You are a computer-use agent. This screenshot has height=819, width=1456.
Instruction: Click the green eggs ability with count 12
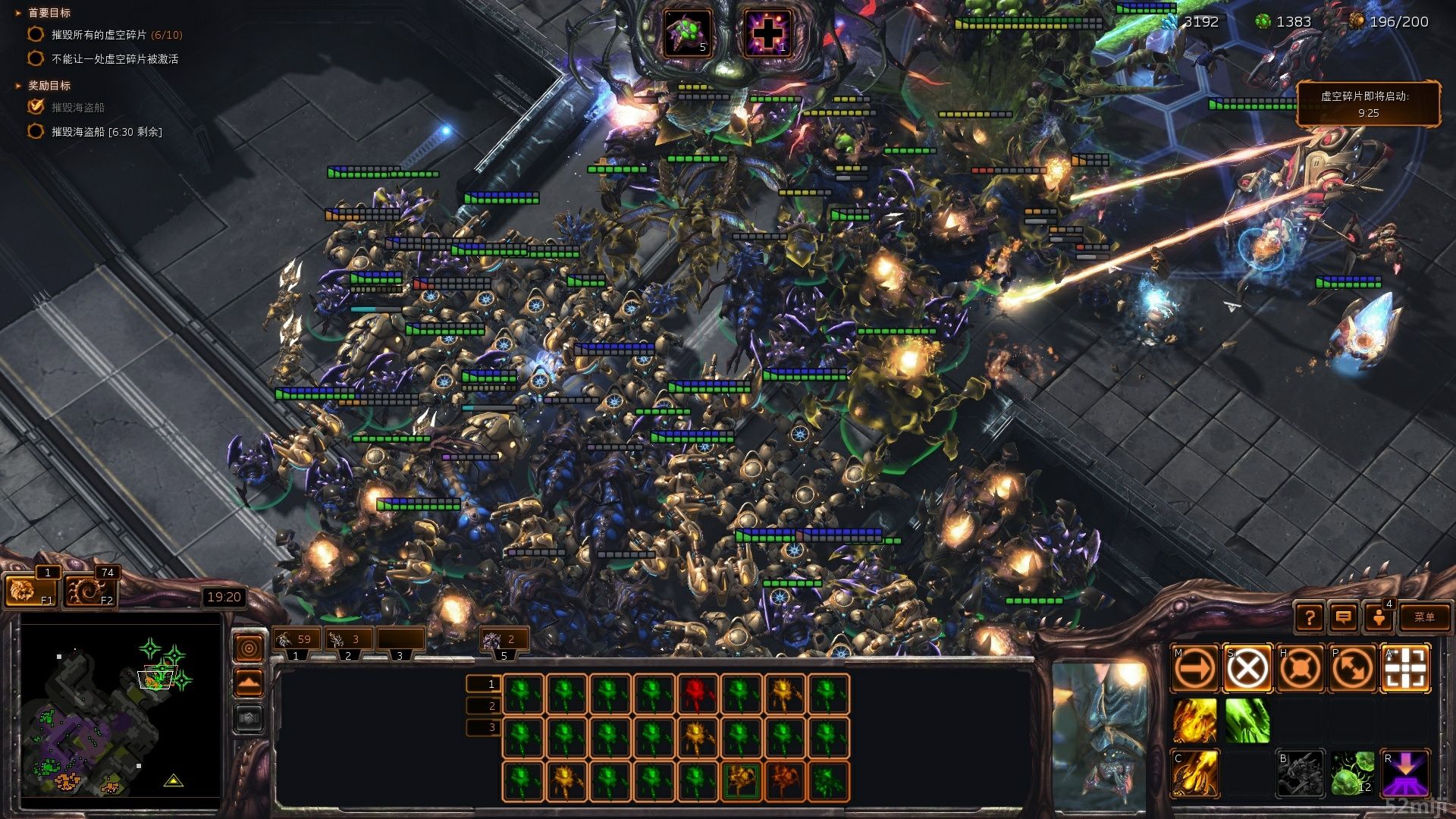(1352, 773)
